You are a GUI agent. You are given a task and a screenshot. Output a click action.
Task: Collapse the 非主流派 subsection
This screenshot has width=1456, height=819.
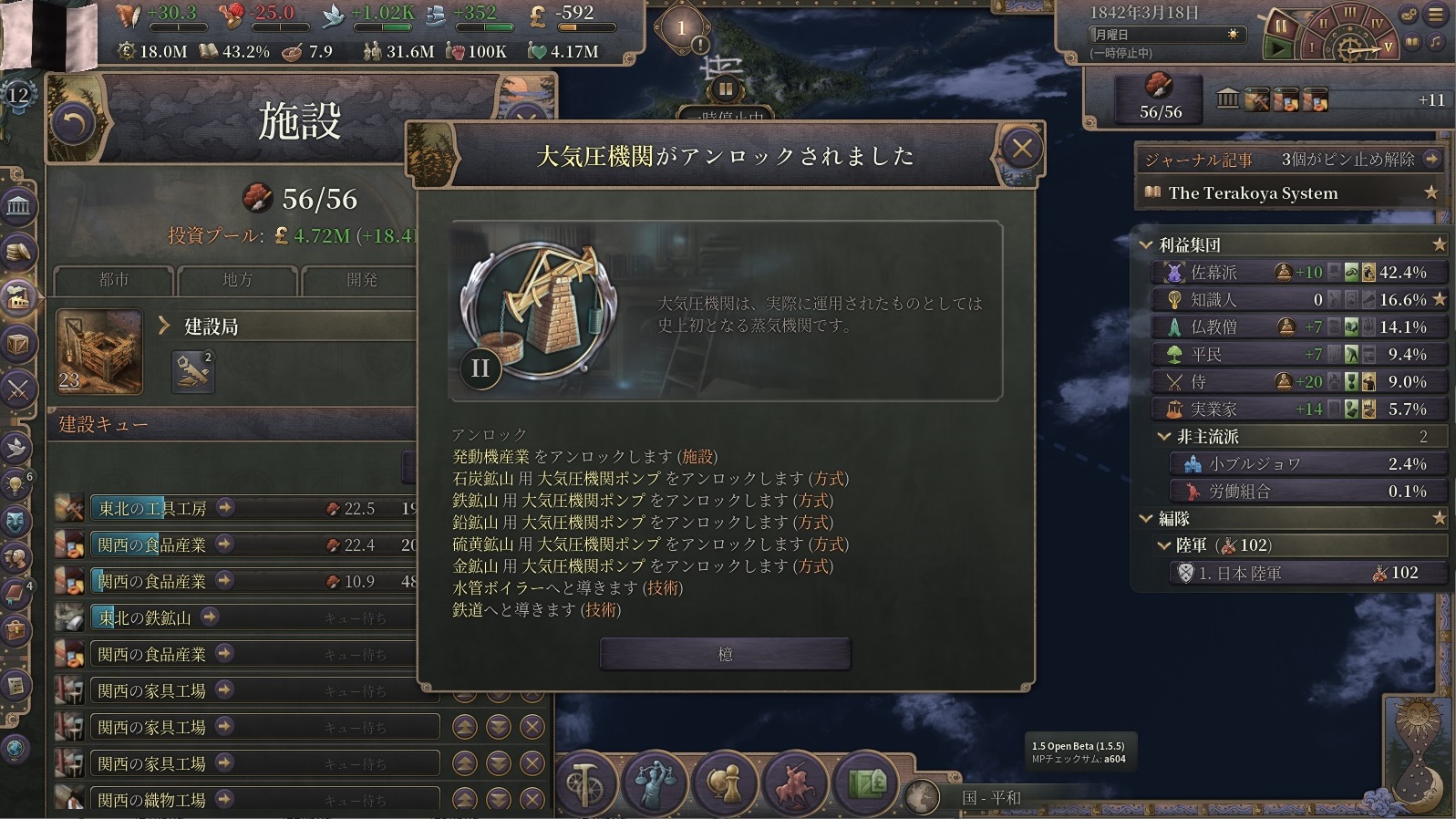pos(1164,437)
